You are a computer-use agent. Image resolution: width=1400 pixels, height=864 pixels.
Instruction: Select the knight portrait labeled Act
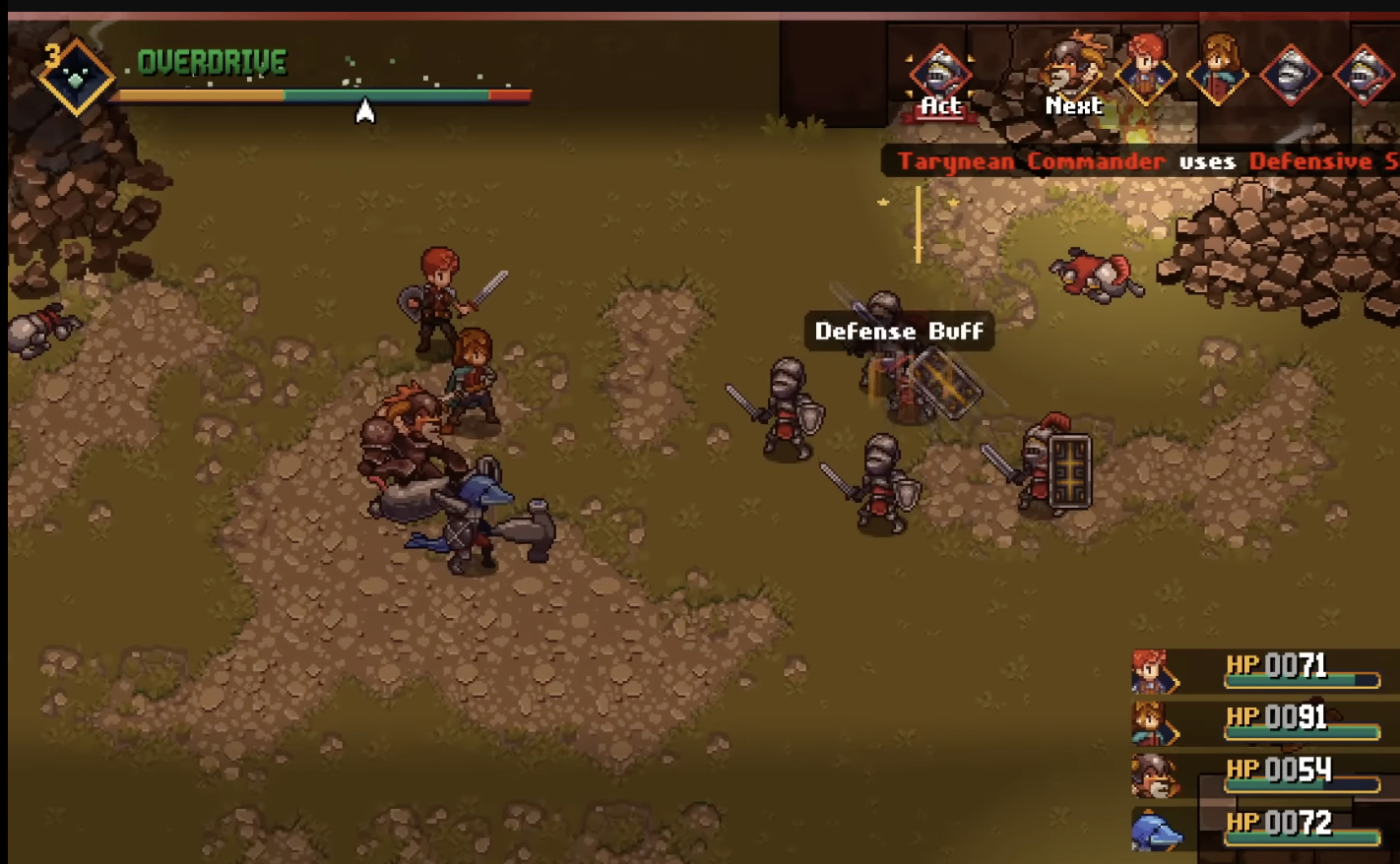click(x=939, y=74)
